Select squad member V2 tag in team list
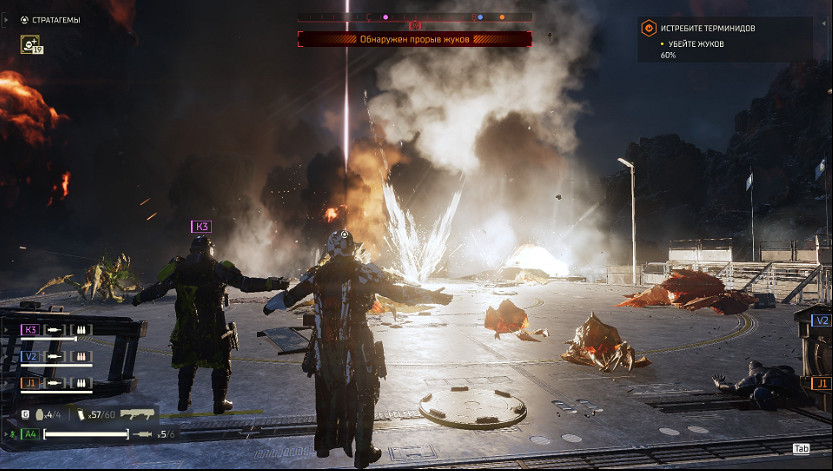Screen dimensions: 833x471 30,356
